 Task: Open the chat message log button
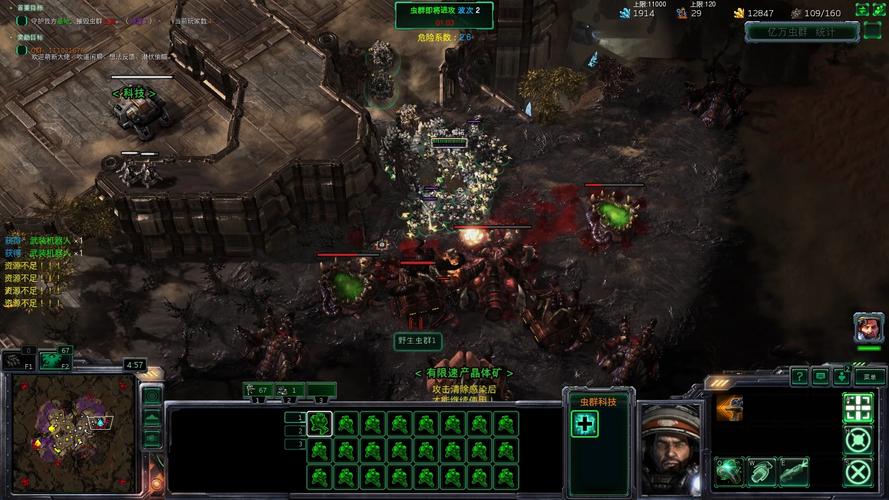pyautogui.click(x=821, y=377)
